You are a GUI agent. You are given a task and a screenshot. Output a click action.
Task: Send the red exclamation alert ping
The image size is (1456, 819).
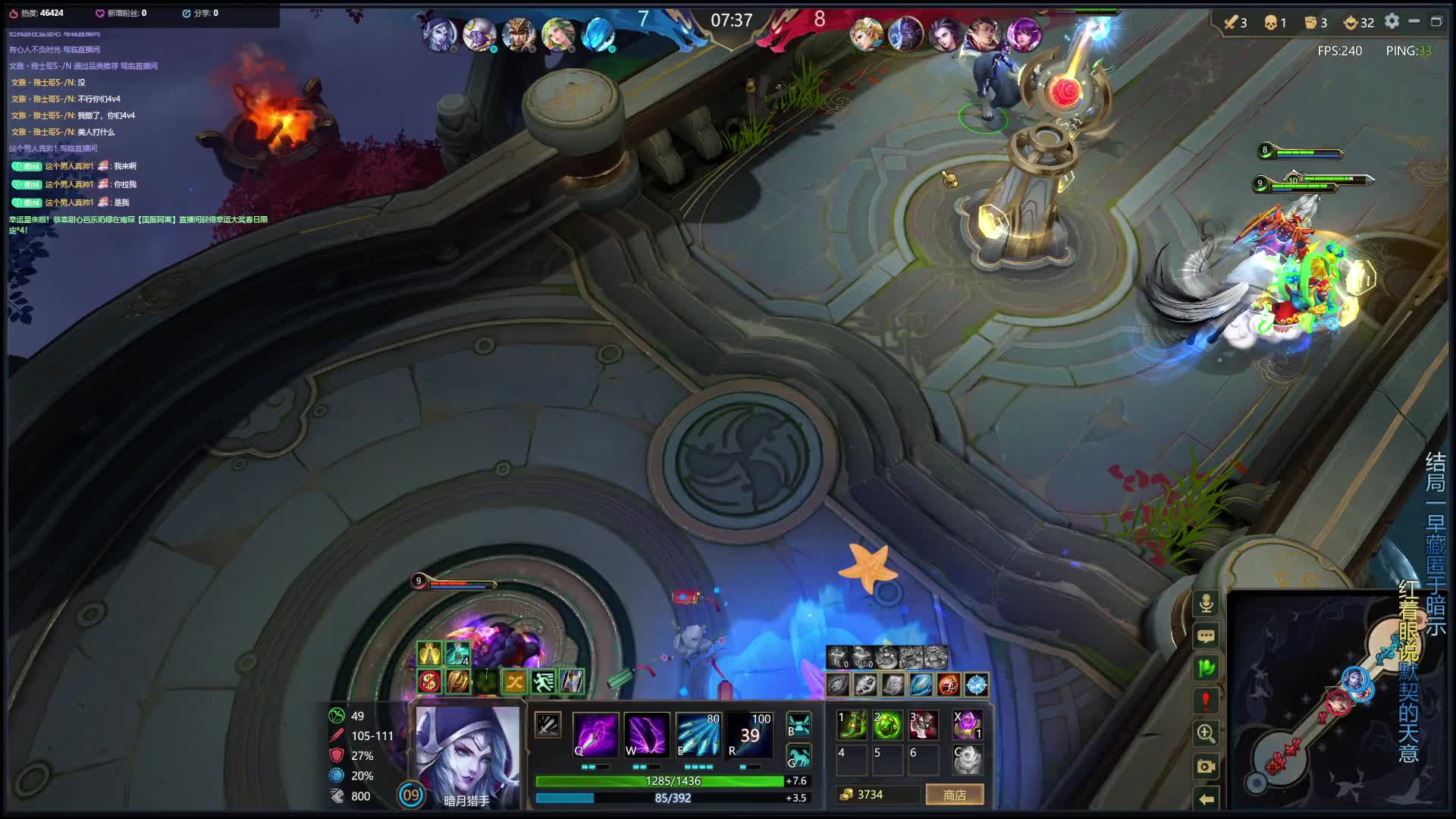[x=1206, y=701]
